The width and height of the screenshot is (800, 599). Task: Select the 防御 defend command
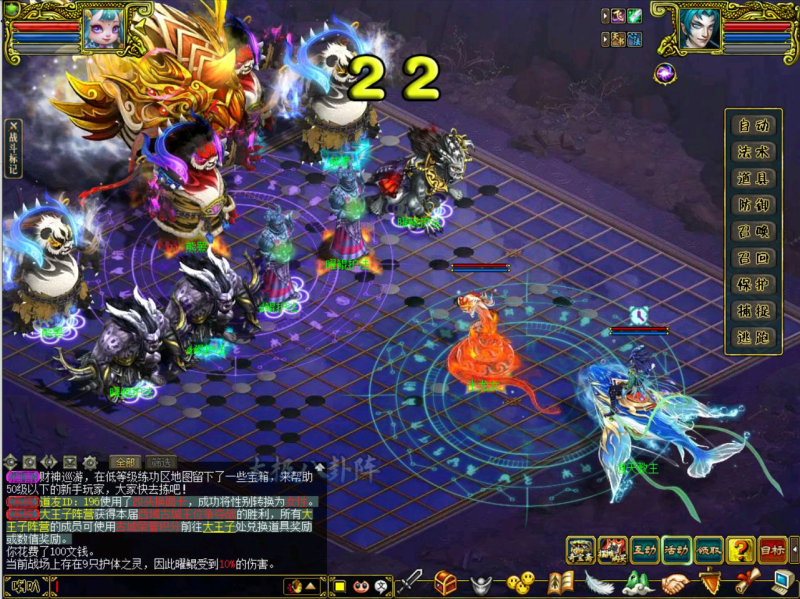pos(753,205)
